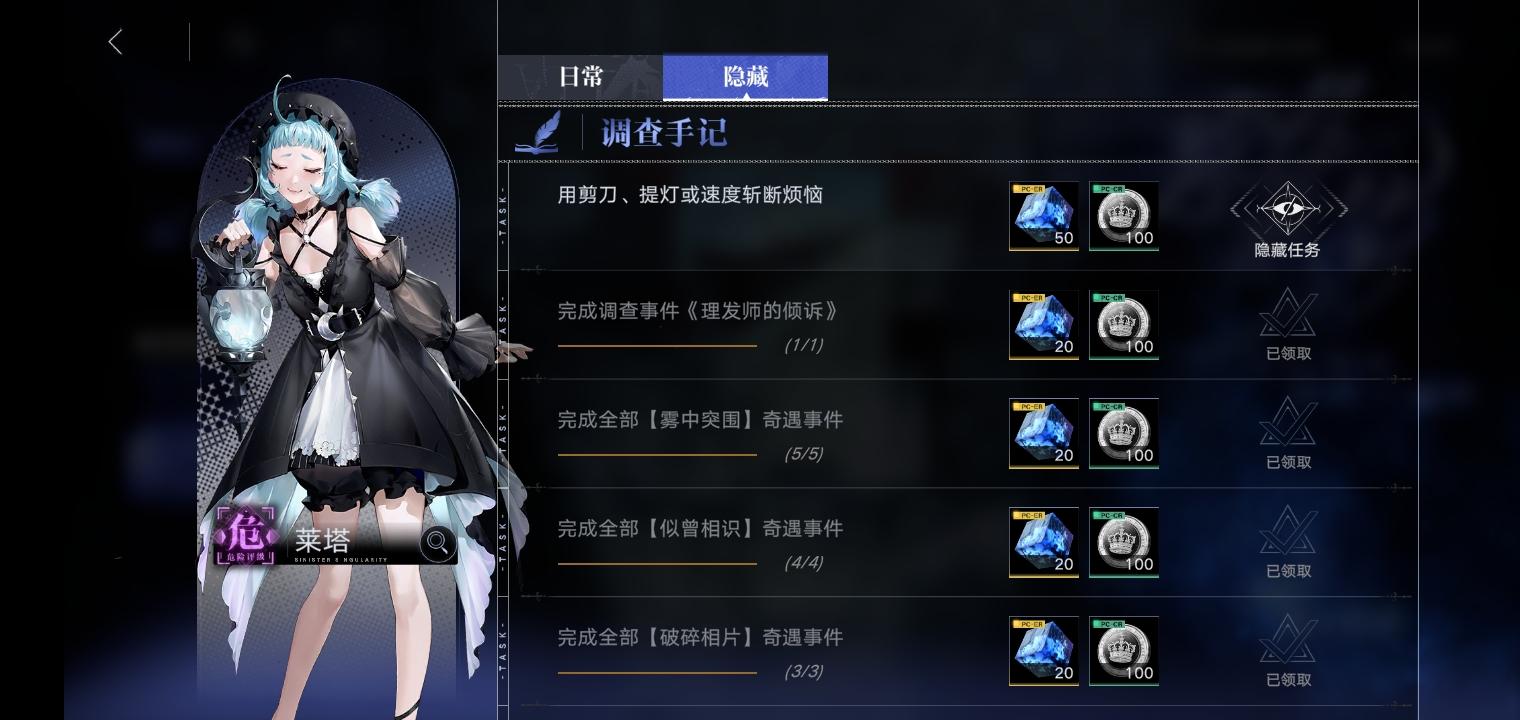The image size is (1520, 720).
Task: Click the crown reward on the 雾中突围 task
Action: pos(1124,434)
